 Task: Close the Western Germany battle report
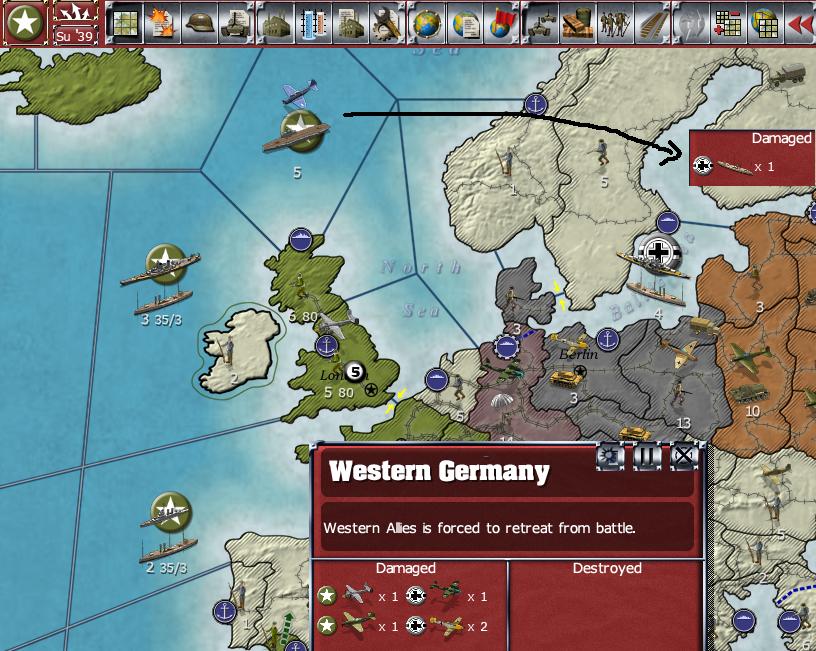[684, 457]
